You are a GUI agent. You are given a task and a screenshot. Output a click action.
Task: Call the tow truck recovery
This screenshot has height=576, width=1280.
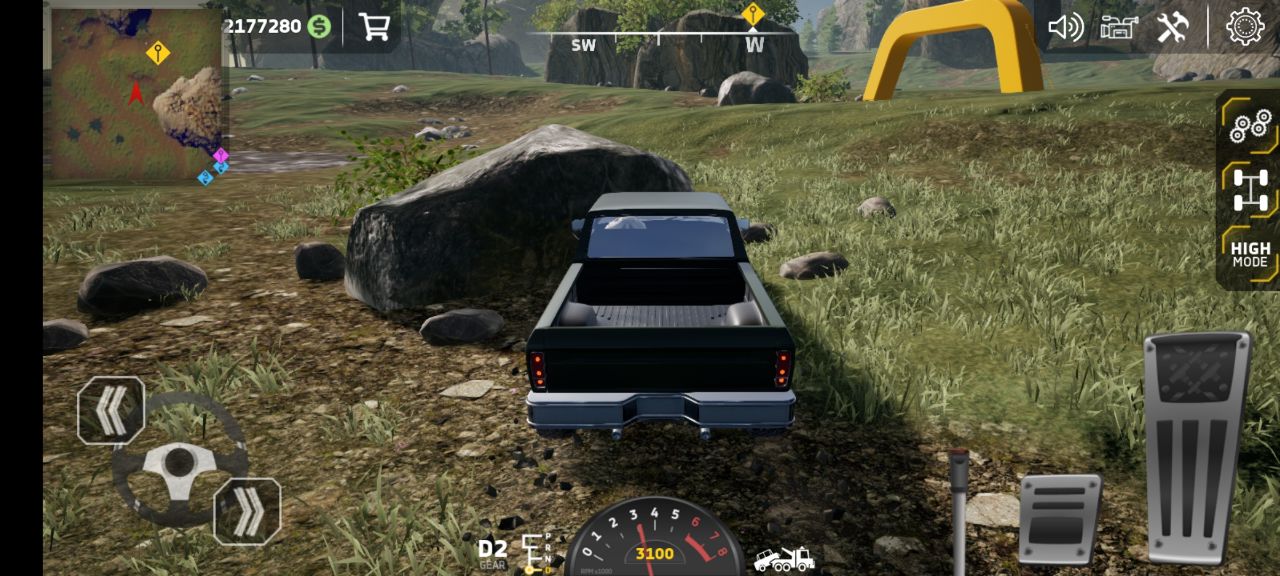click(x=783, y=559)
